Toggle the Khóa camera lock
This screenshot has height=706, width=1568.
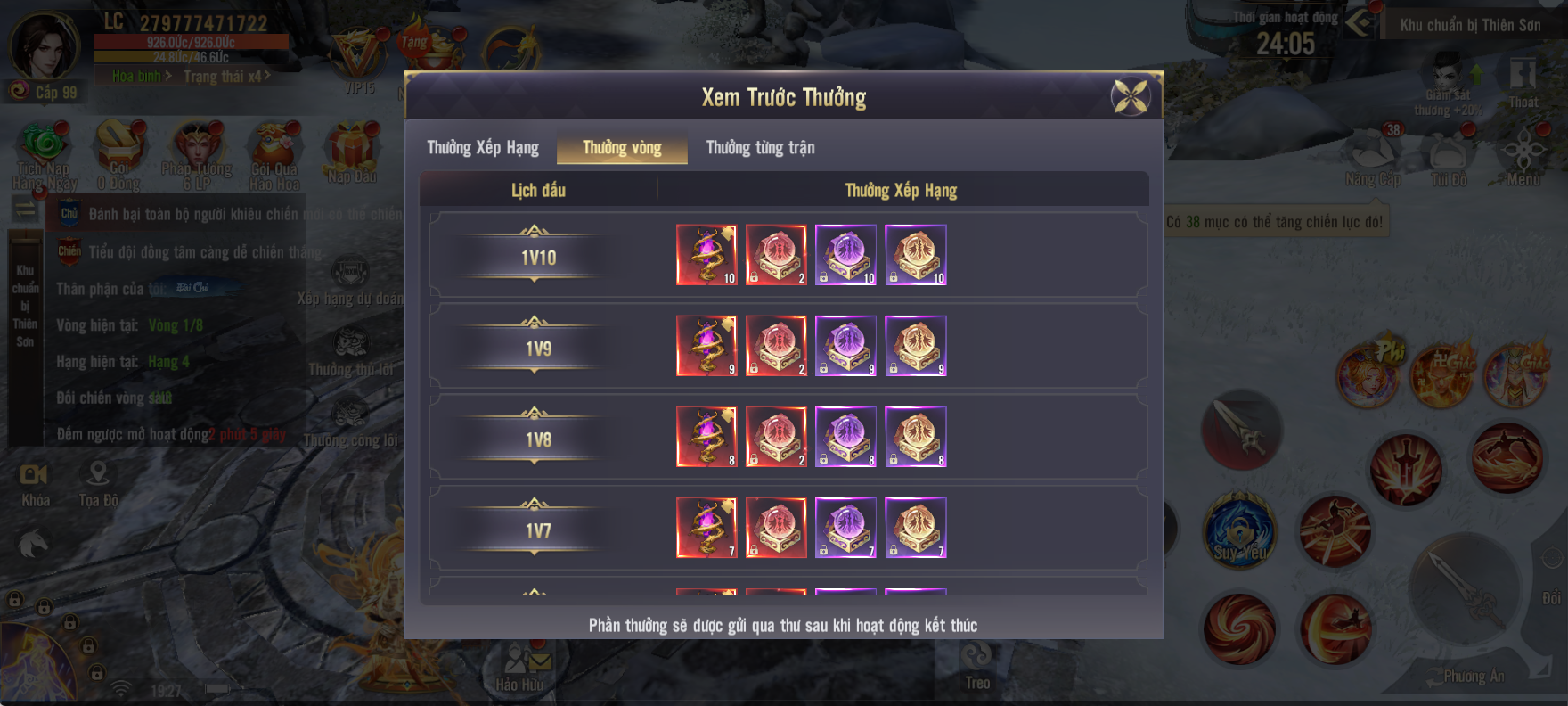click(x=35, y=484)
